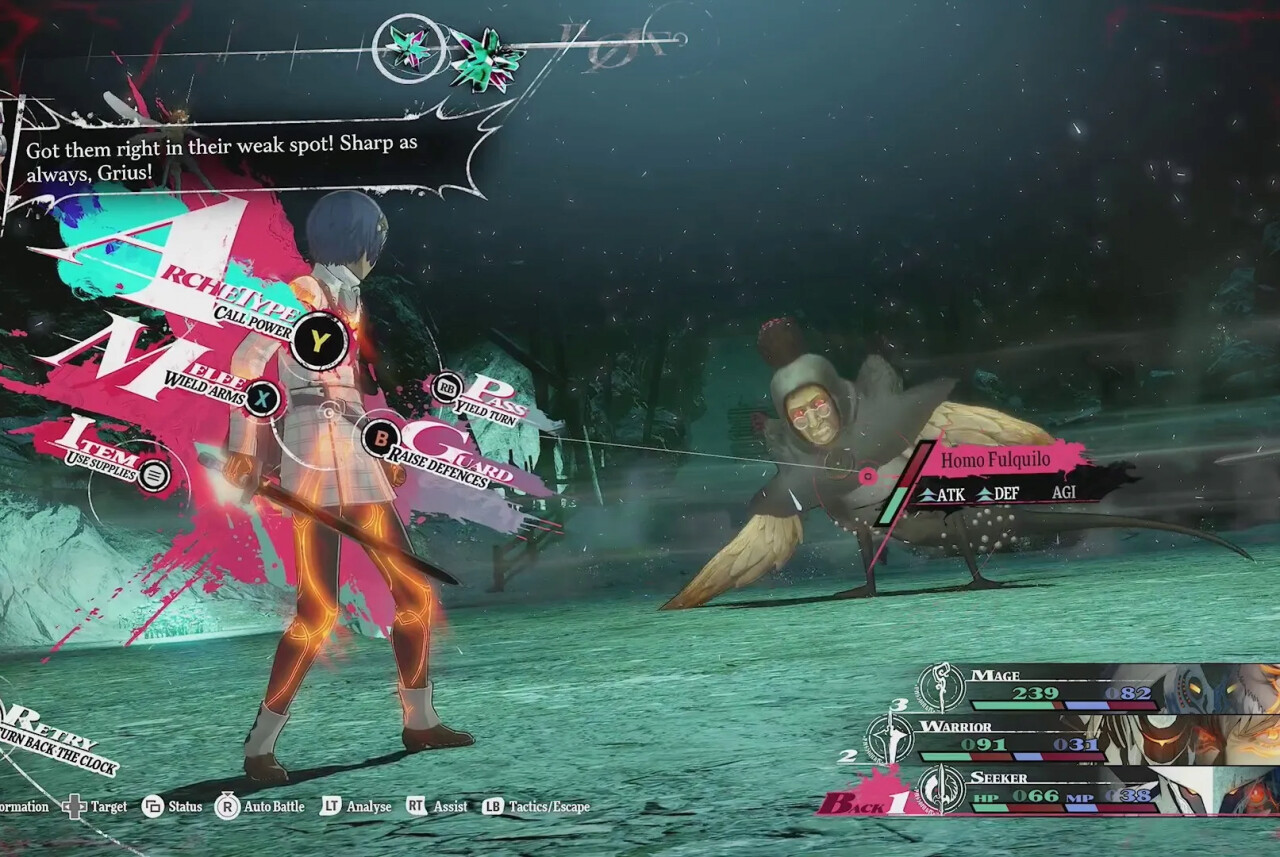Click the Target option in bottom bar
The width and height of the screenshot is (1280, 857).
click(x=96, y=806)
